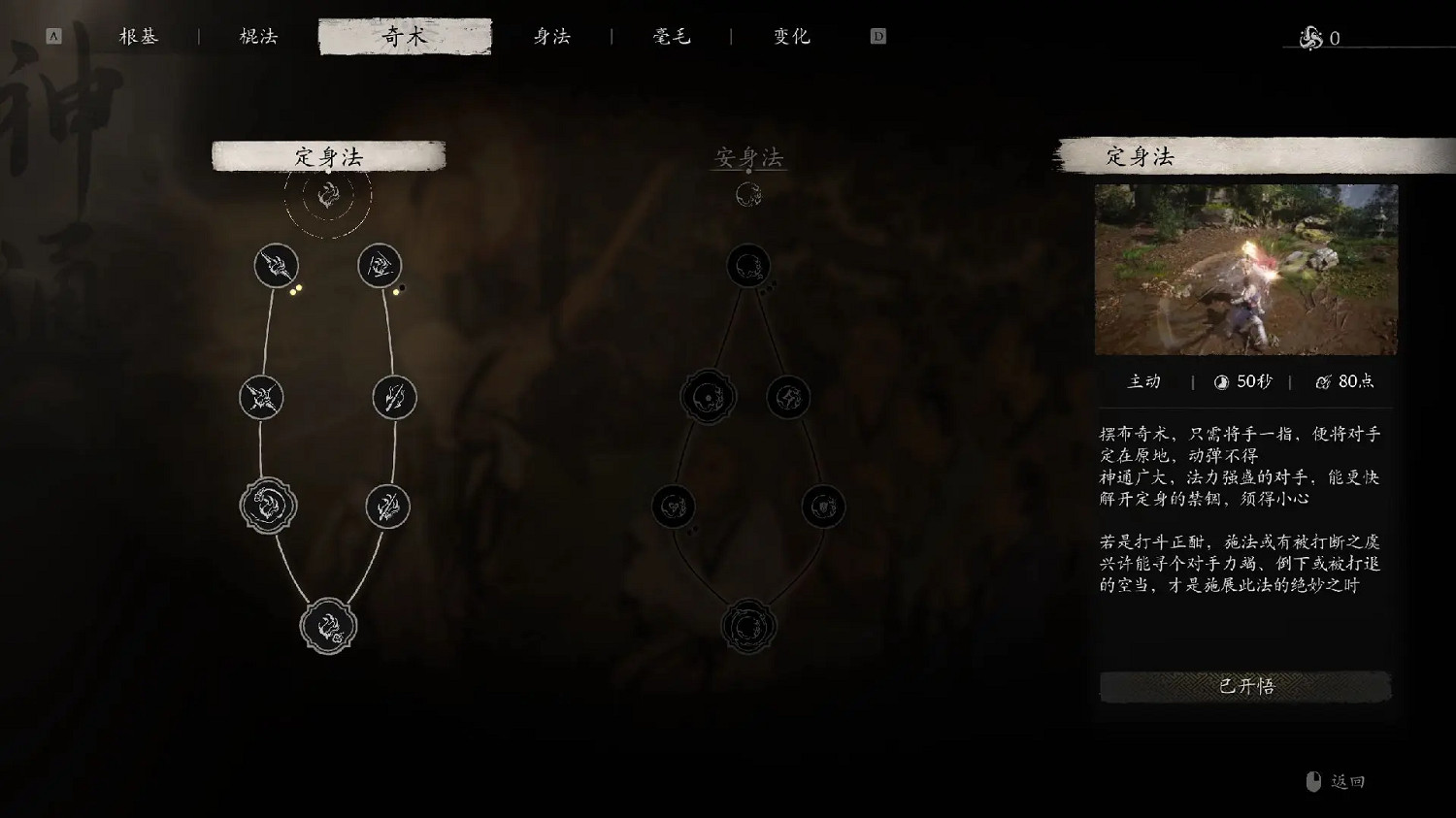Click the duration icon beside 50秒
This screenshot has height=818, width=1456.
coord(1219,381)
